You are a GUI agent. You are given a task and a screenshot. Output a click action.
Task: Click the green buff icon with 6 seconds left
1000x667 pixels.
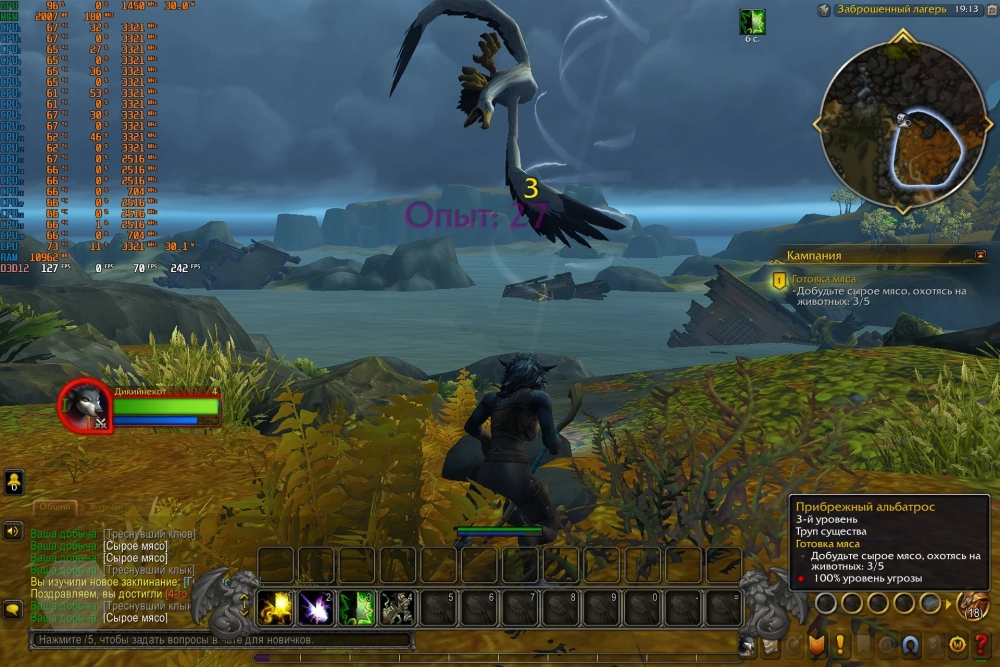[751, 22]
